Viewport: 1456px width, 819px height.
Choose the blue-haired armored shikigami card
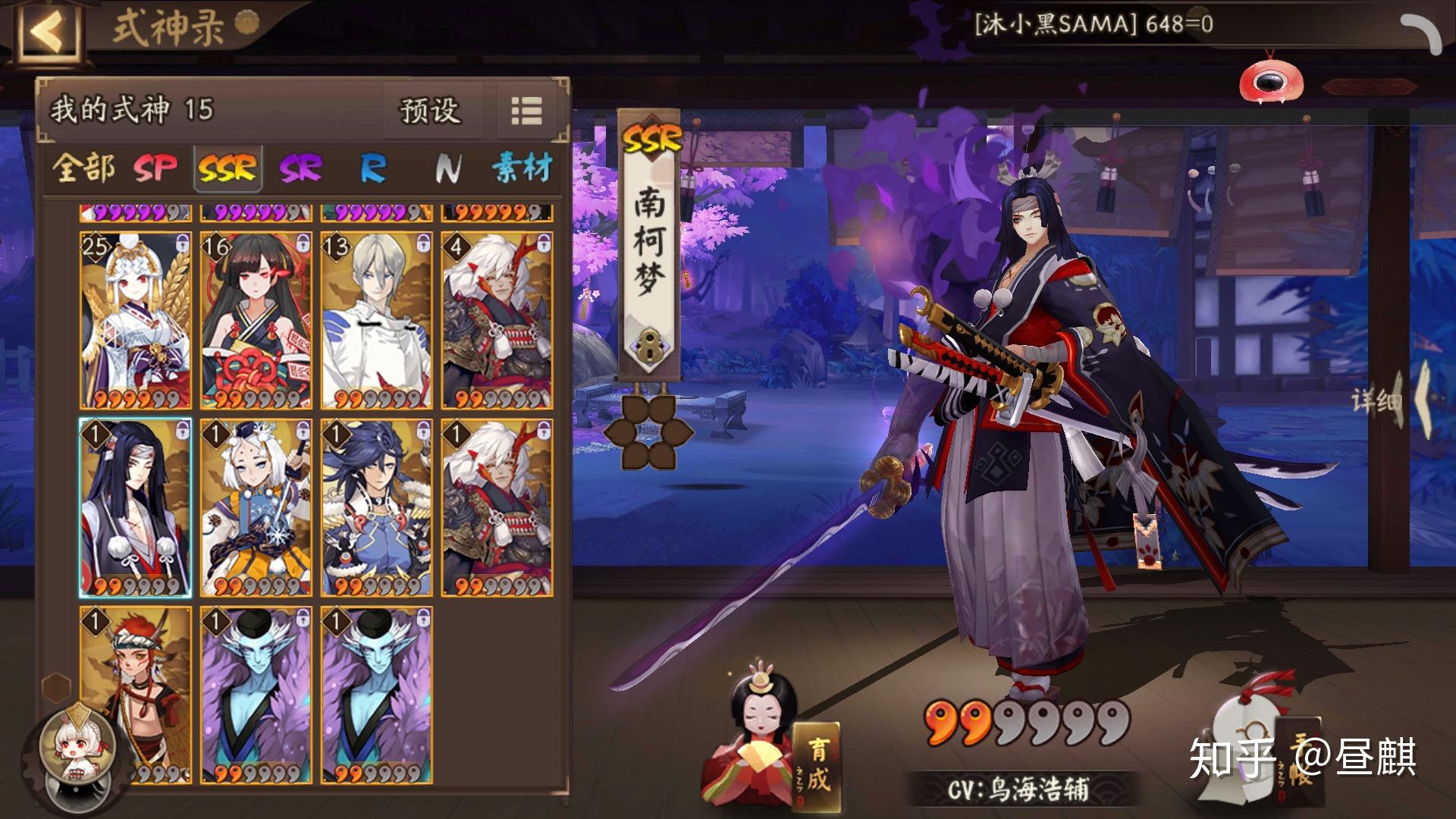[377, 507]
